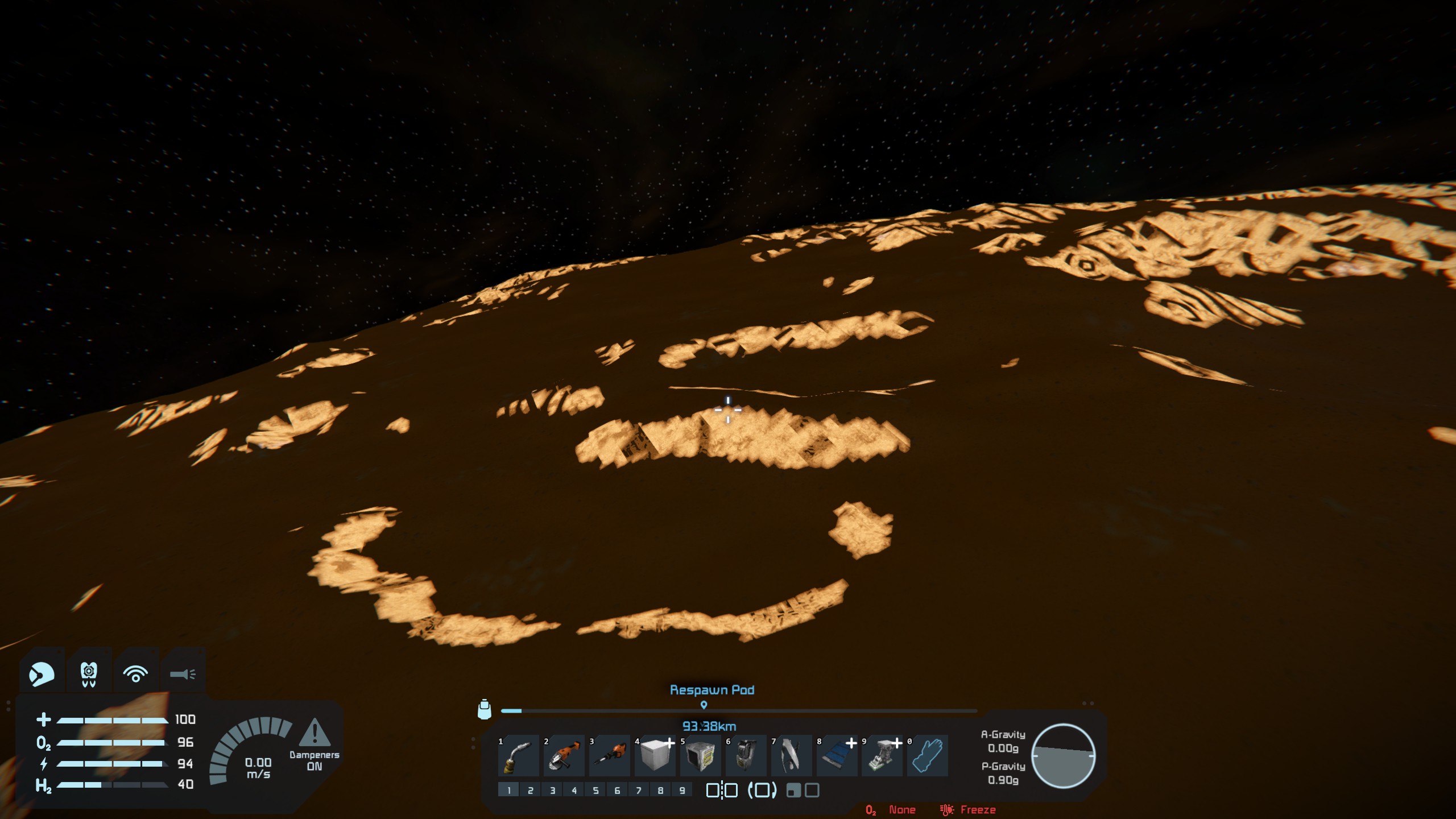1456x819 pixels.
Task: Toggle the broadcasting signal icon
Action: 135,674
